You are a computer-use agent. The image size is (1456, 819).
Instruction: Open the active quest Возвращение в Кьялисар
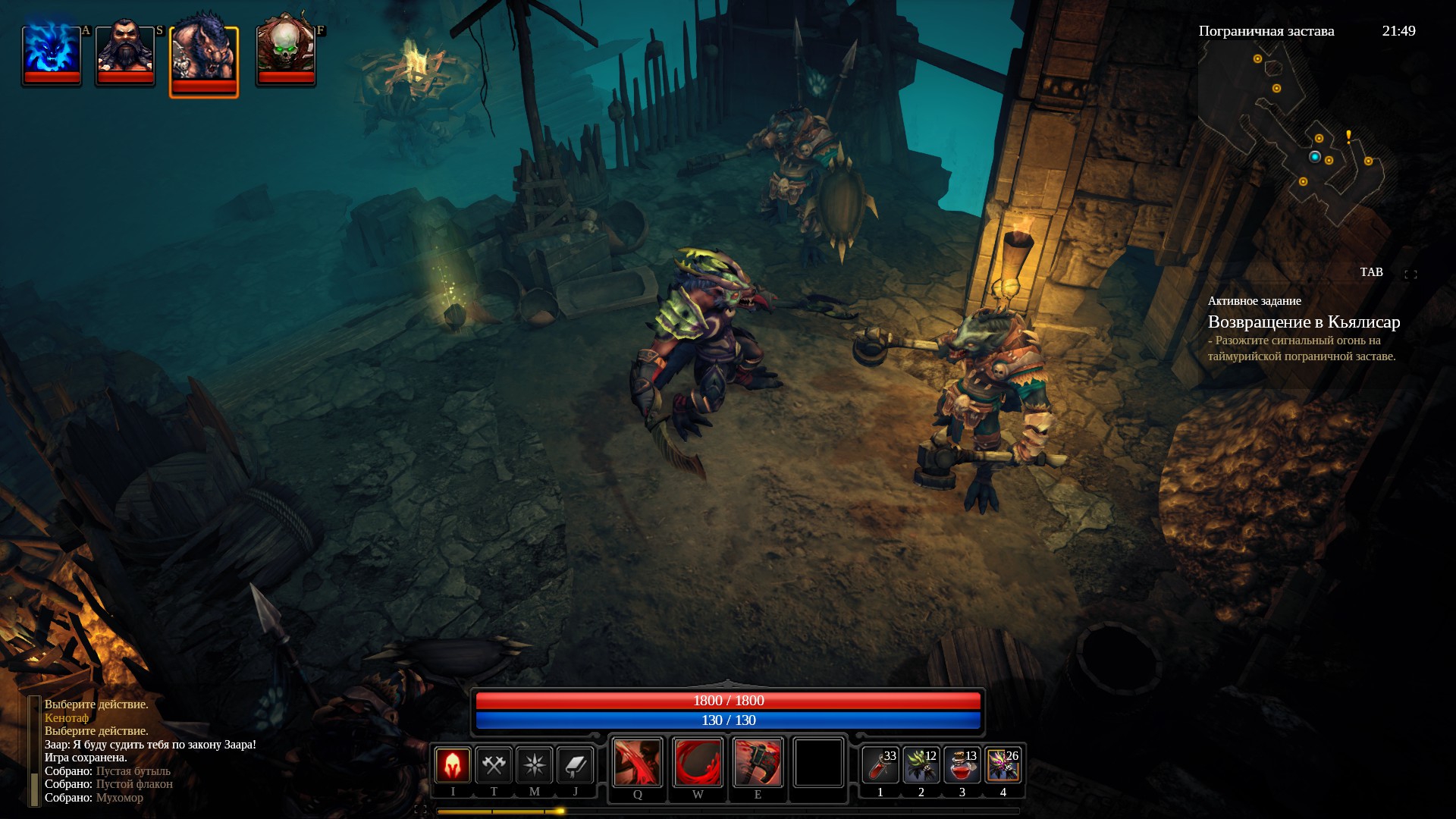1304,322
